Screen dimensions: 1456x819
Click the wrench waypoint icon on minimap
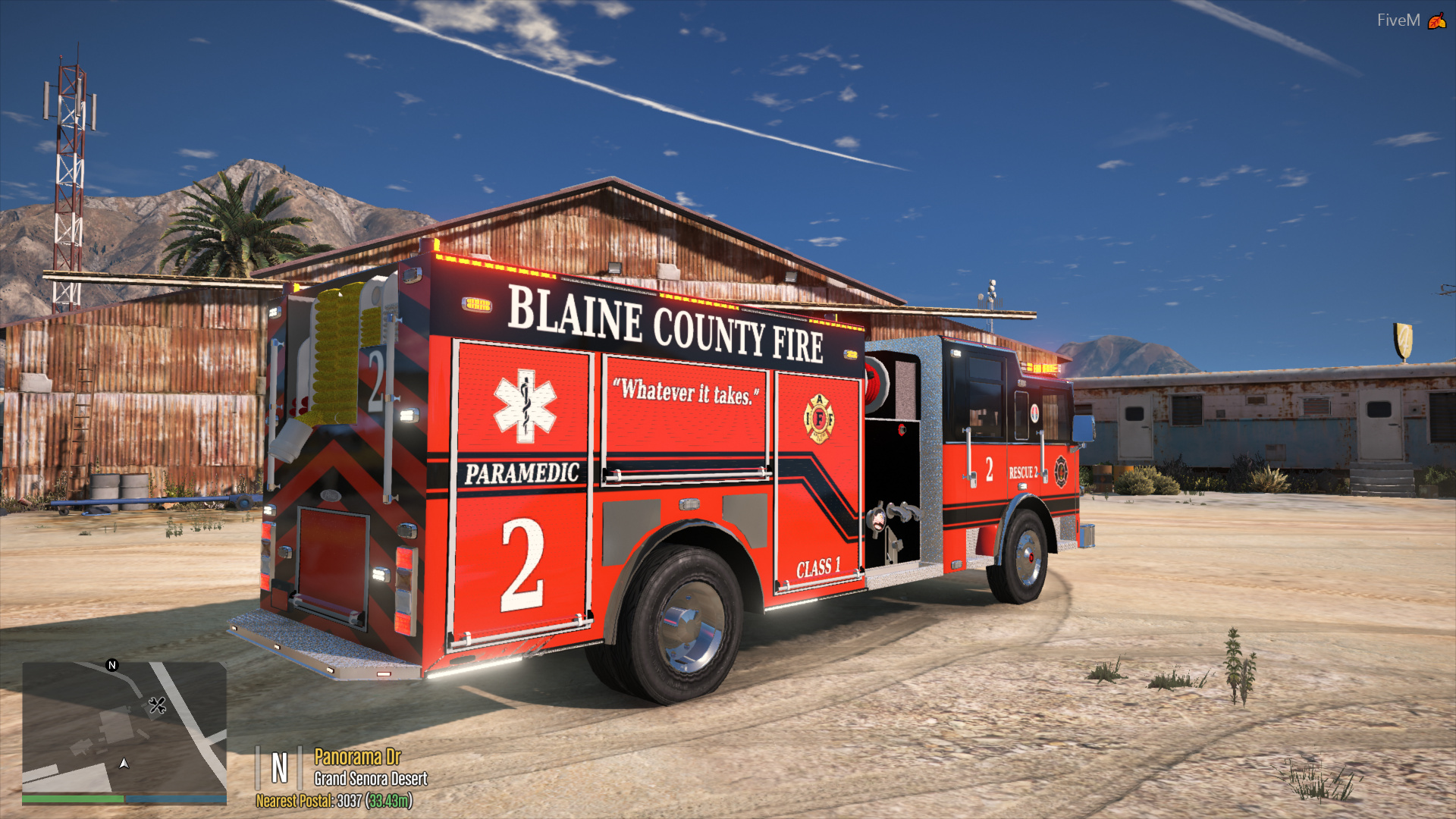pyautogui.click(x=158, y=707)
